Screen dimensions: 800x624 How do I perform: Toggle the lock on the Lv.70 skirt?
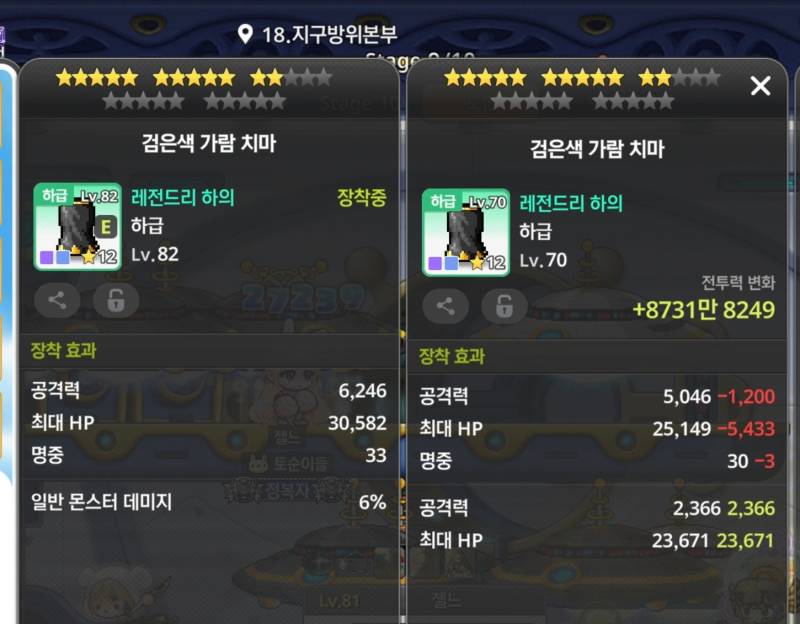tap(504, 306)
